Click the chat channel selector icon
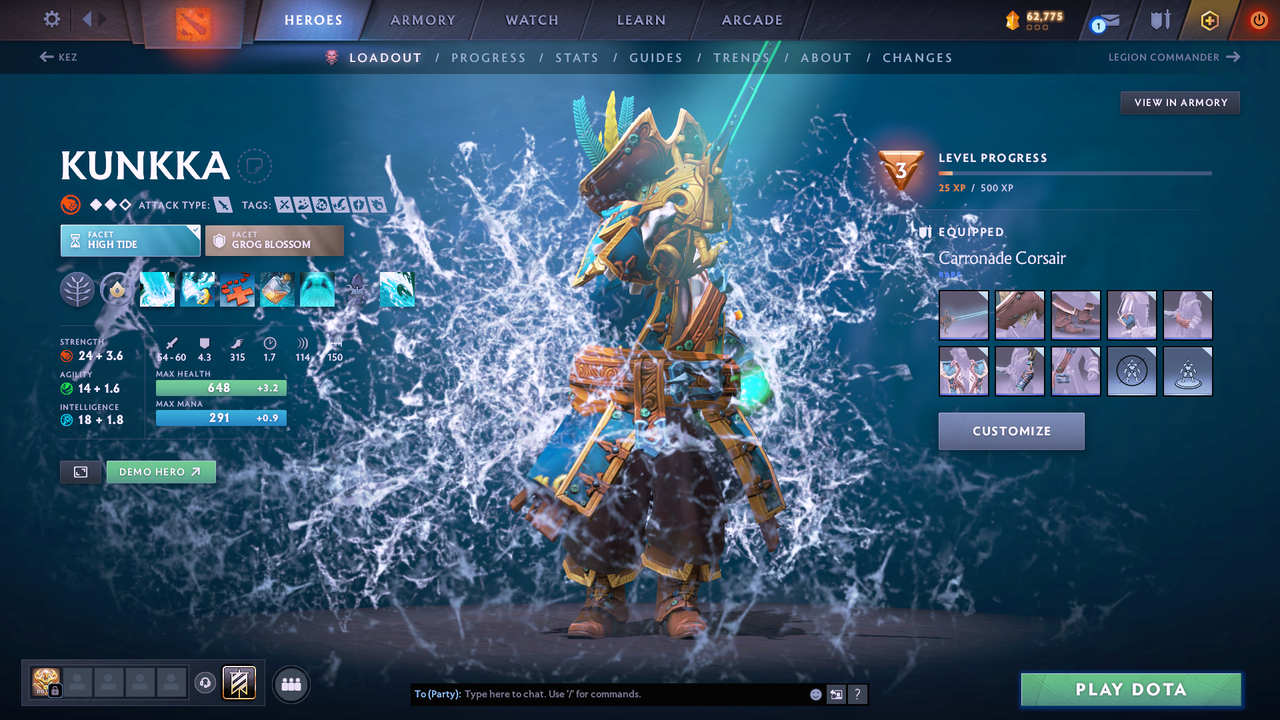1280x720 pixels. [x=836, y=693]
